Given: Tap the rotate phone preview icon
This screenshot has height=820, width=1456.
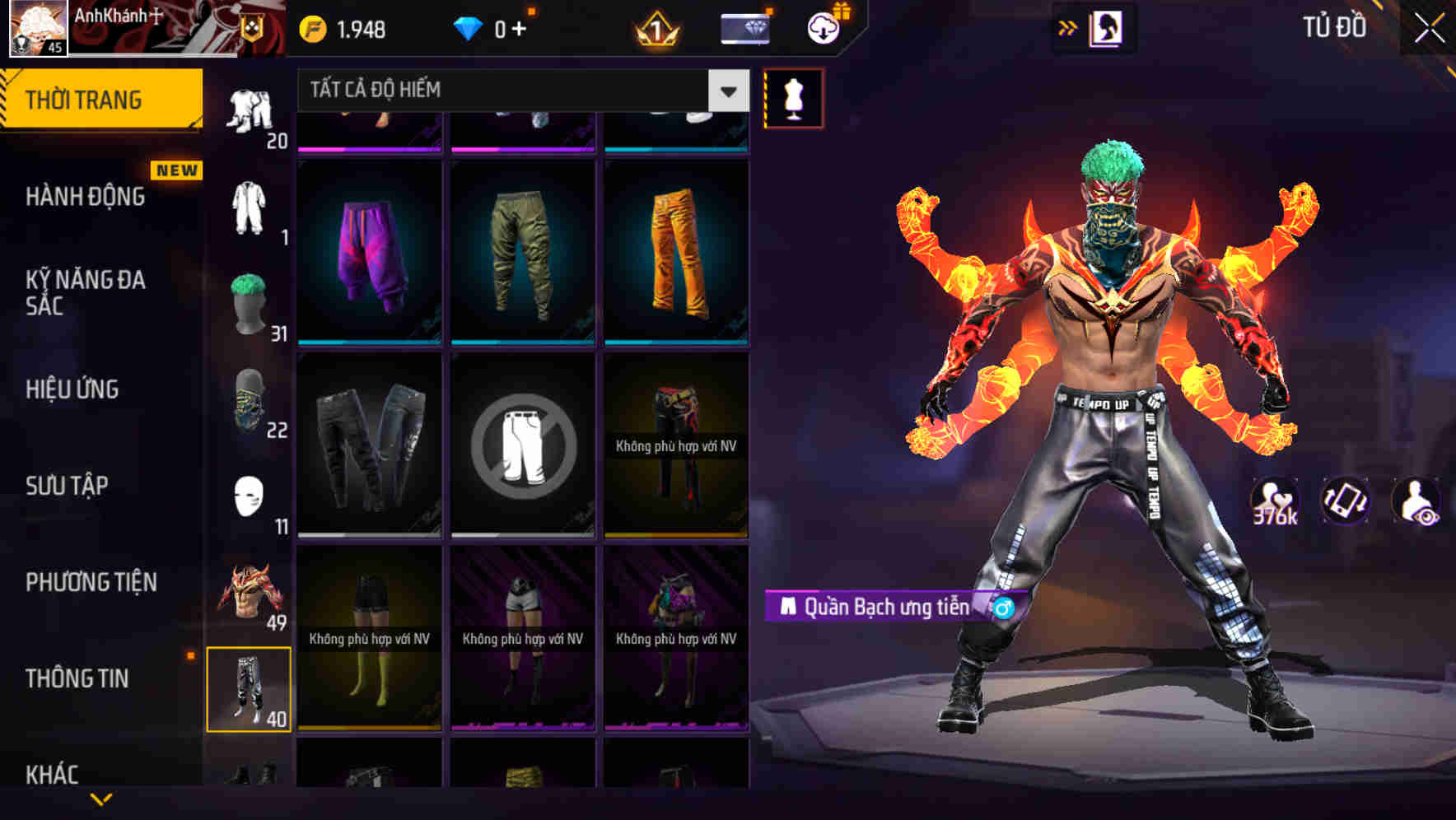Looking at the screenshot, I should click(1346, 501).
